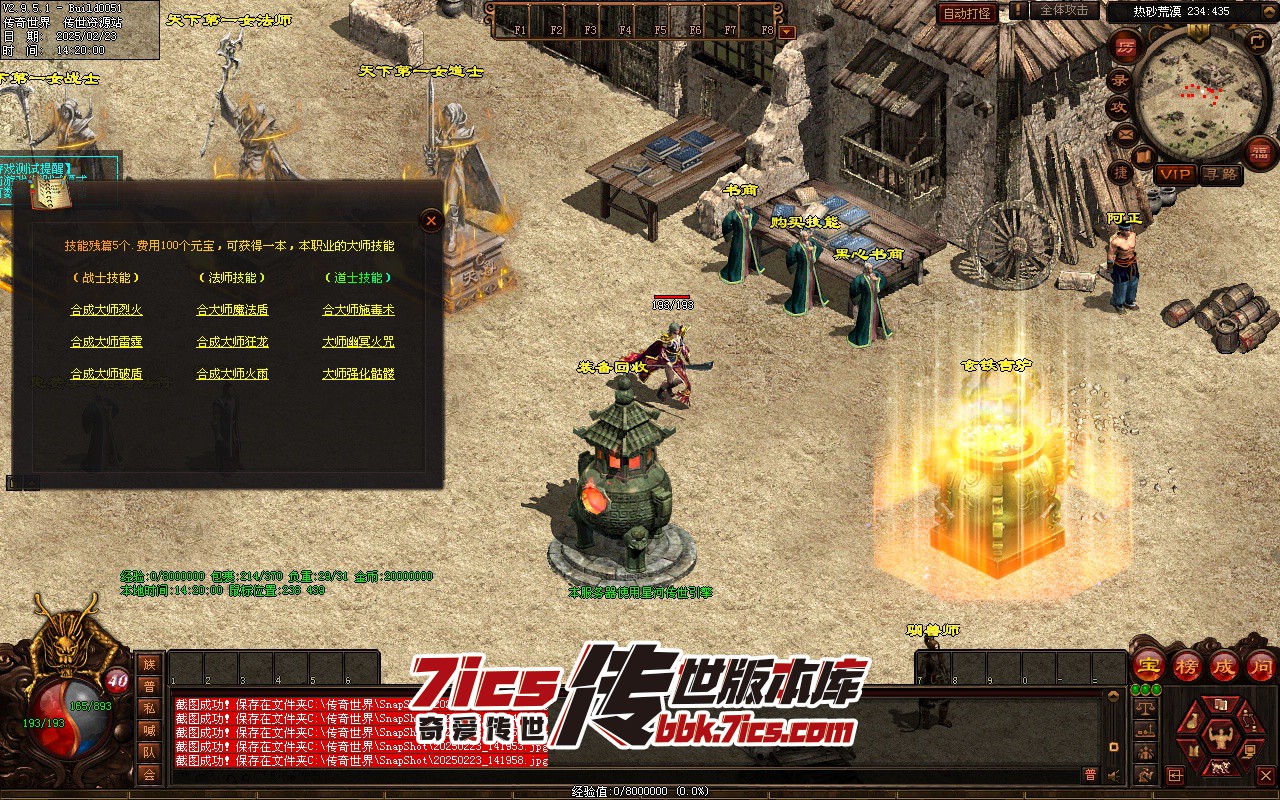Toggle the 自动打怪 auto-fight button
The image size is (1280, 800).
(x=967, y=13)
